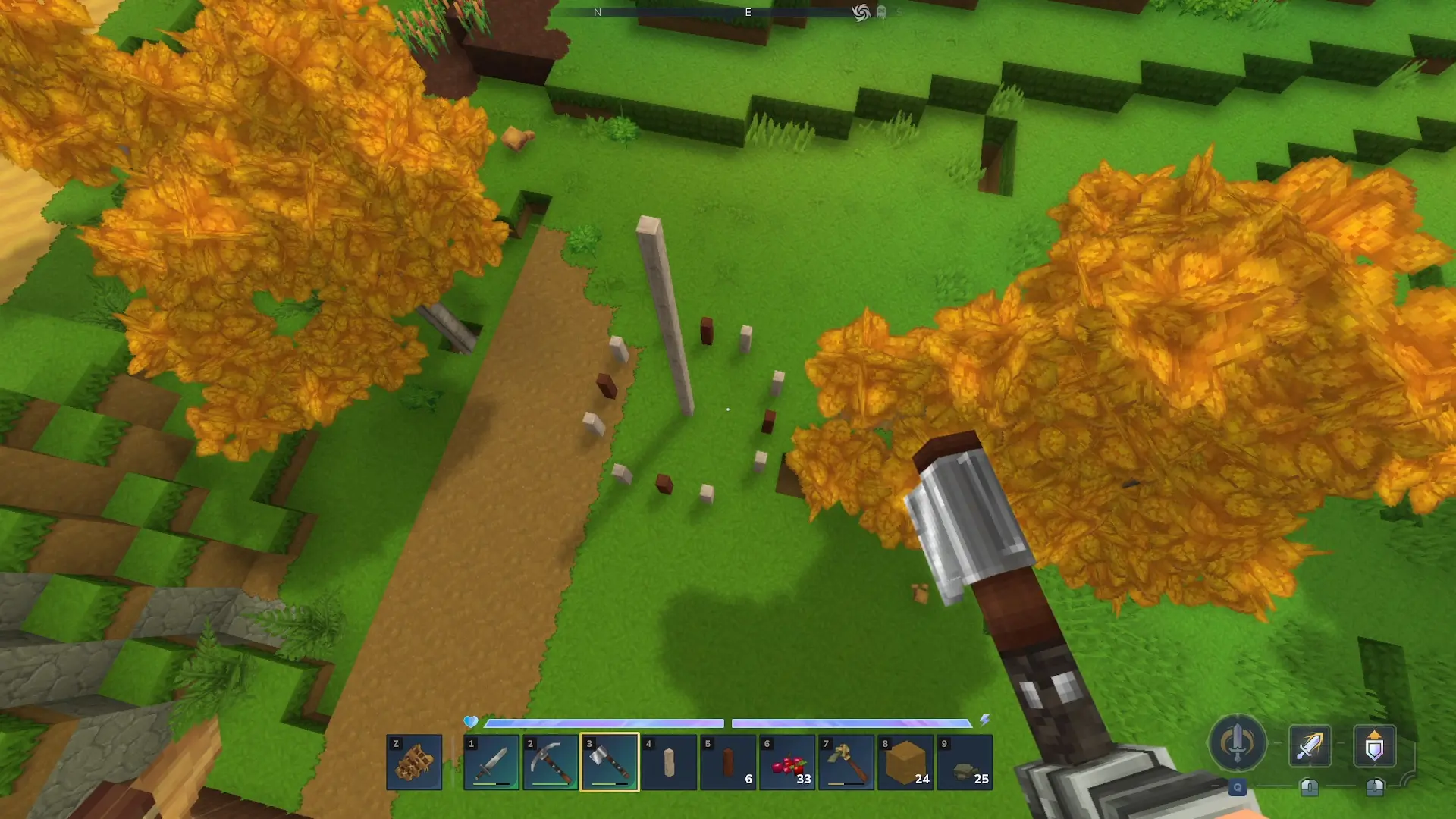Select the rubble stack of 25
1456x819 pixels.
(965, 762)
